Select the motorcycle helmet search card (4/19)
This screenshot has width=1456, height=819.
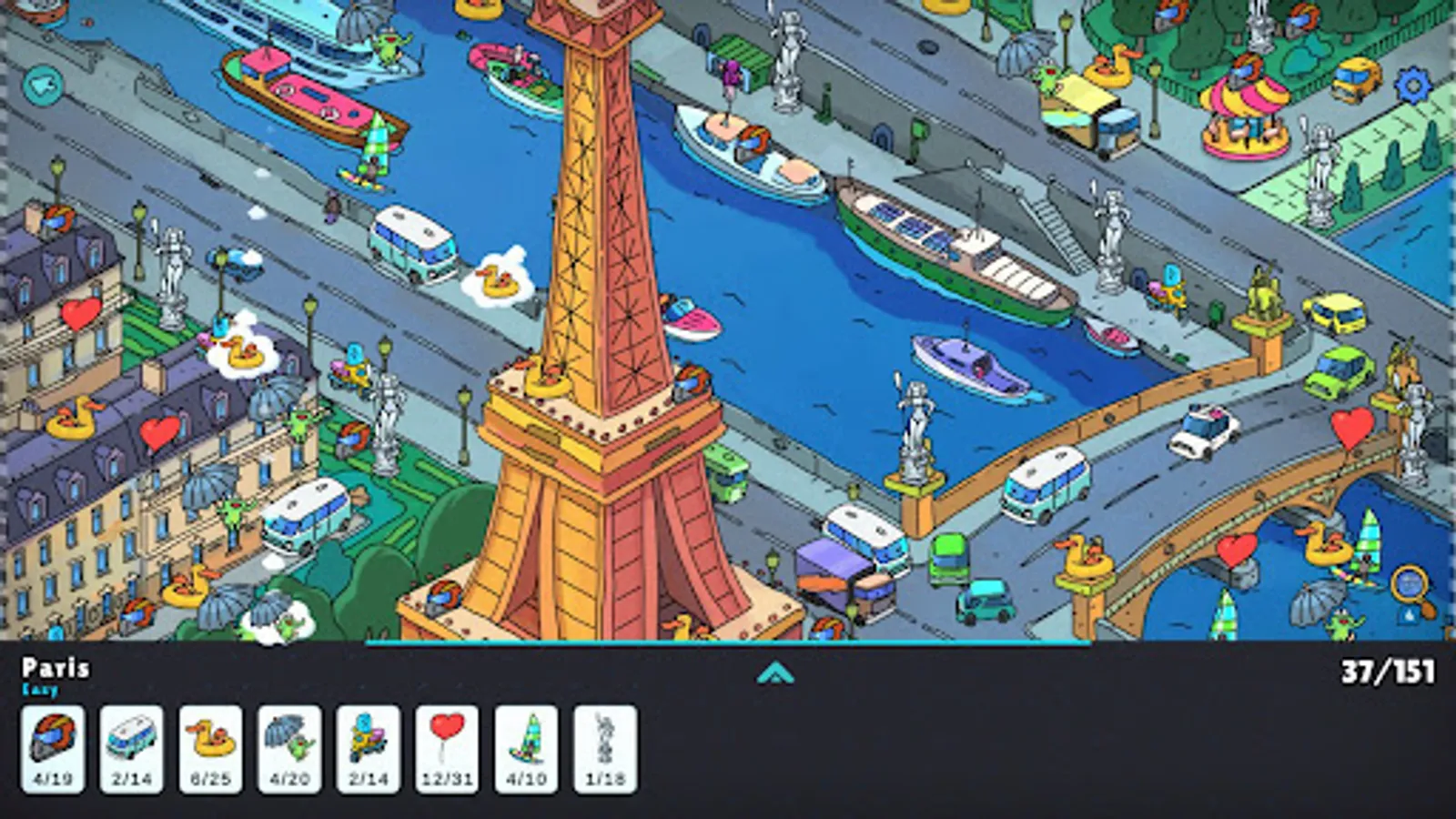pyautogui.click(x=56, y=742)
